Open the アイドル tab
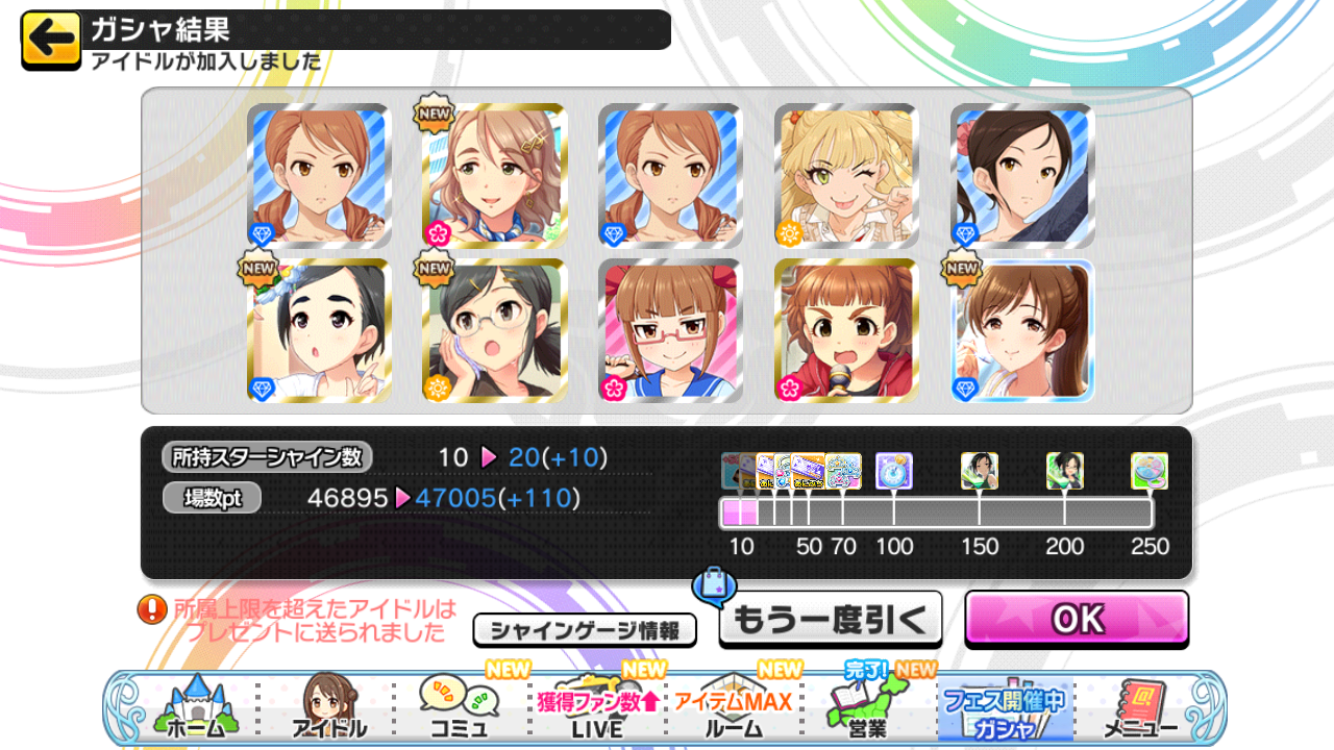The height and width of the screenshot is (750, 1334). tap(328, 709)
